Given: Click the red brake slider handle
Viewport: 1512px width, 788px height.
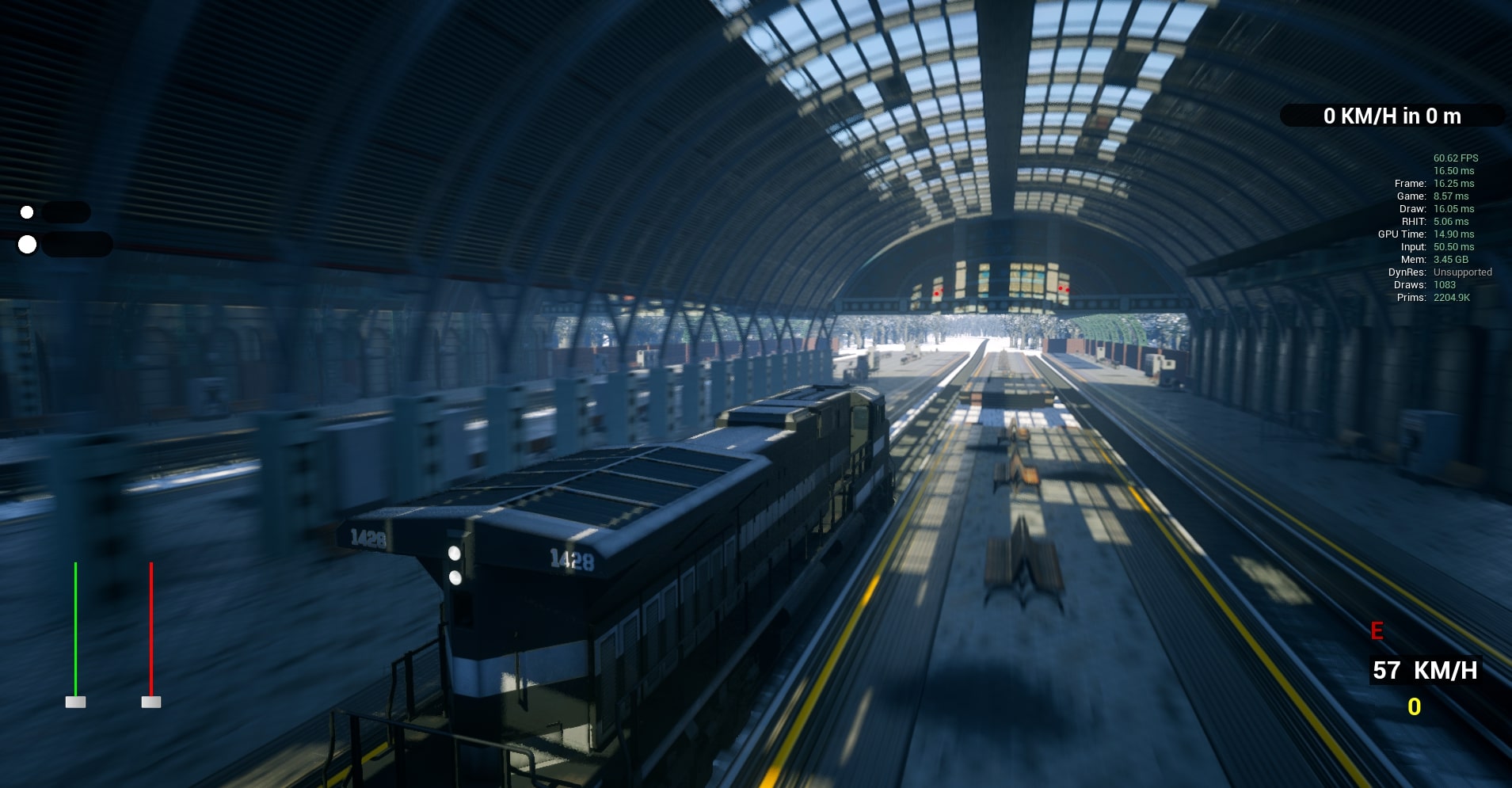Looking at the screenshot, I should coord(150,702).
